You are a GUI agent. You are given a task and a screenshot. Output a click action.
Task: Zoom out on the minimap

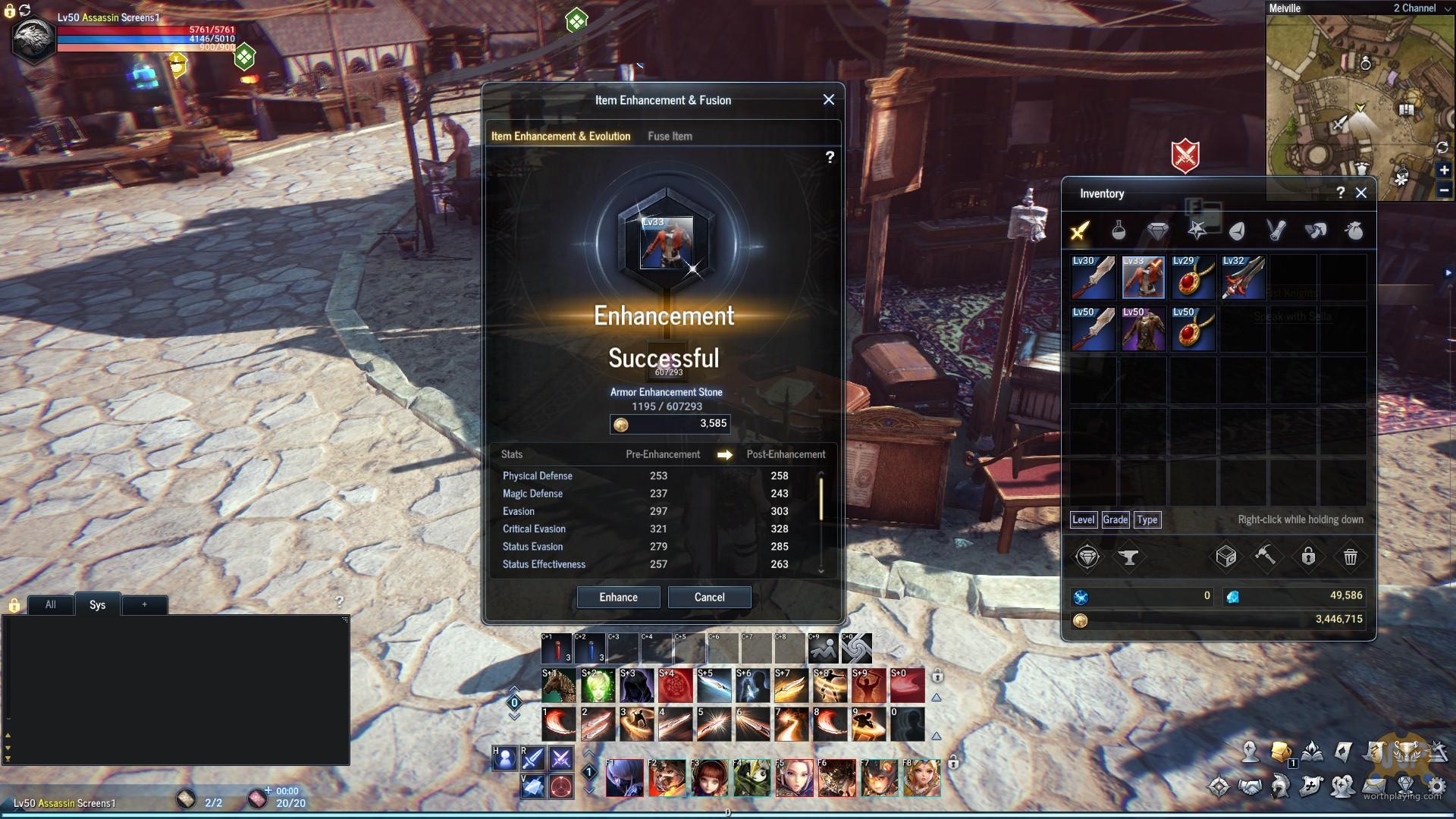coord(1444,190)
